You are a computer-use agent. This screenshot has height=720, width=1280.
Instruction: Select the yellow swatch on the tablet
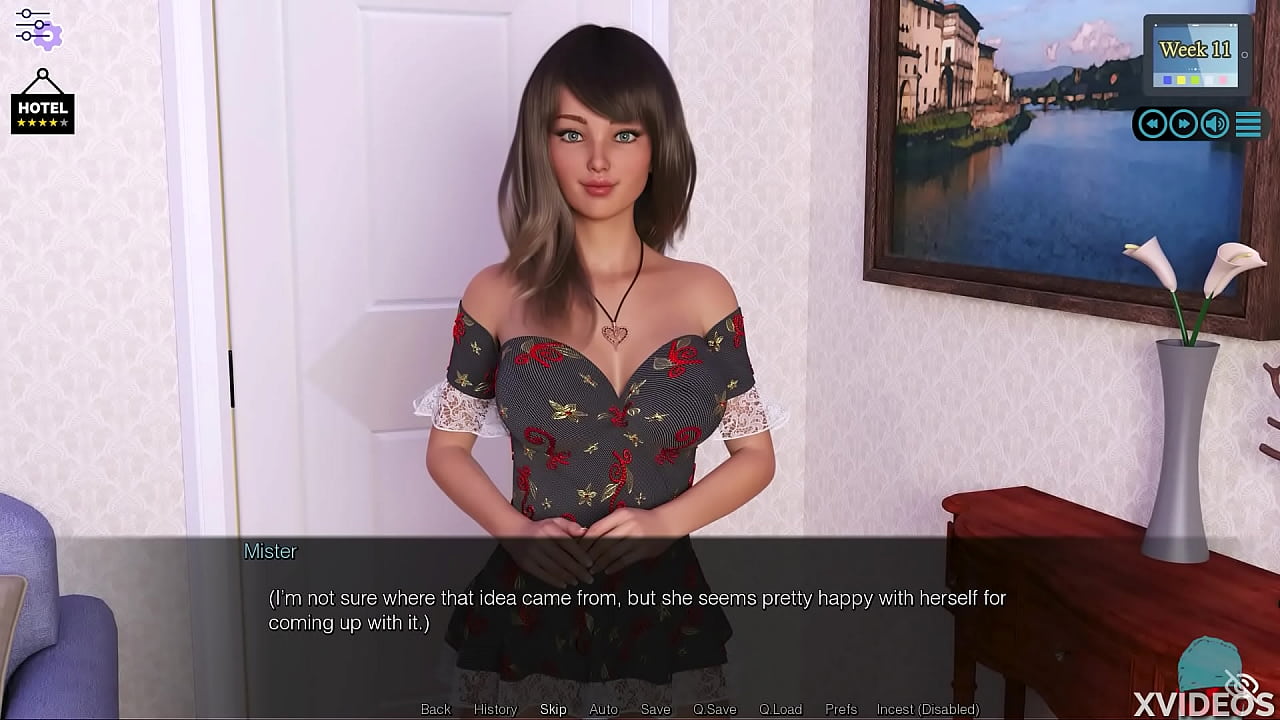tap(1180, 80)
